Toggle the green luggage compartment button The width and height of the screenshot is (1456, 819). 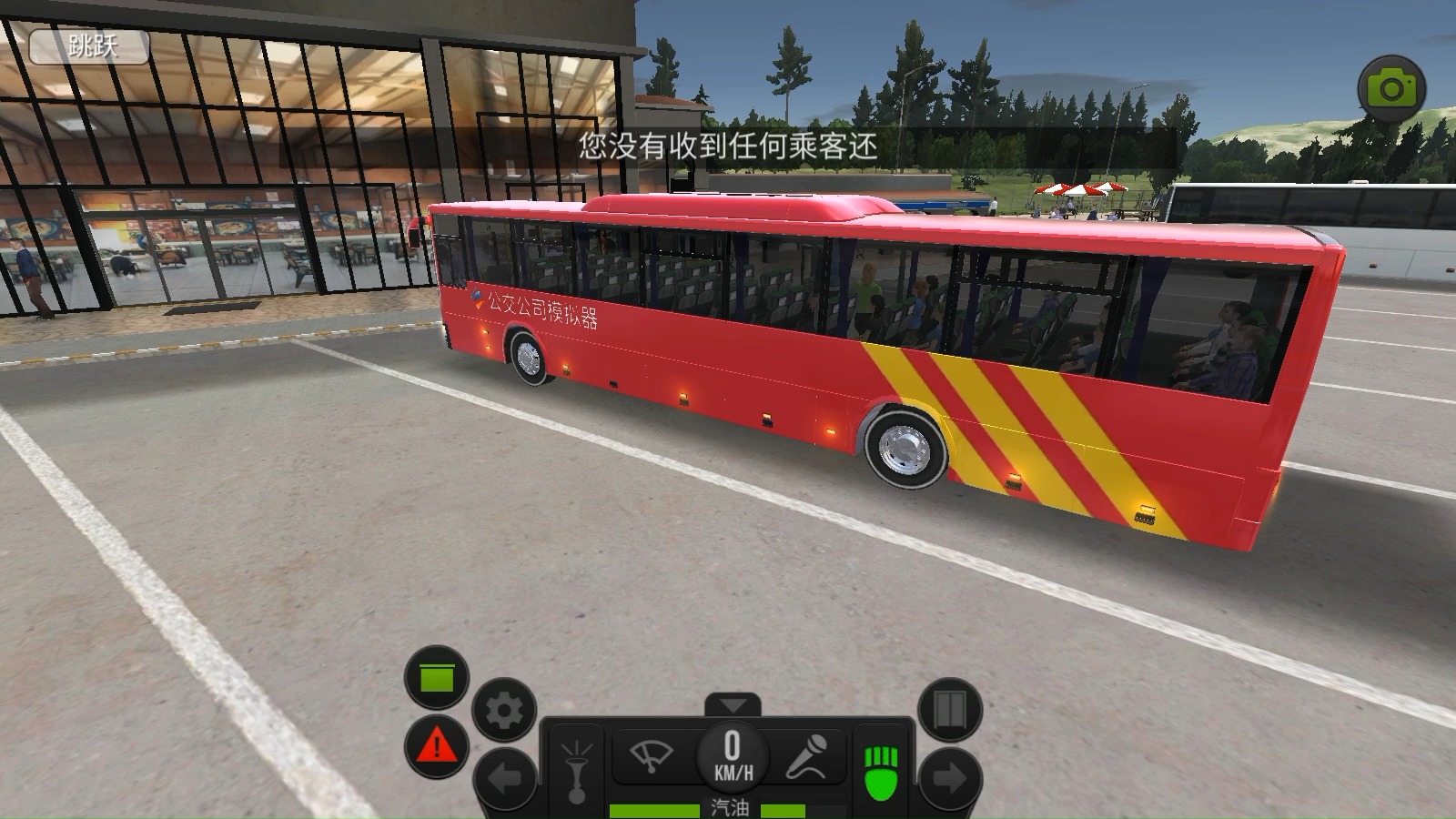point(437,677)
